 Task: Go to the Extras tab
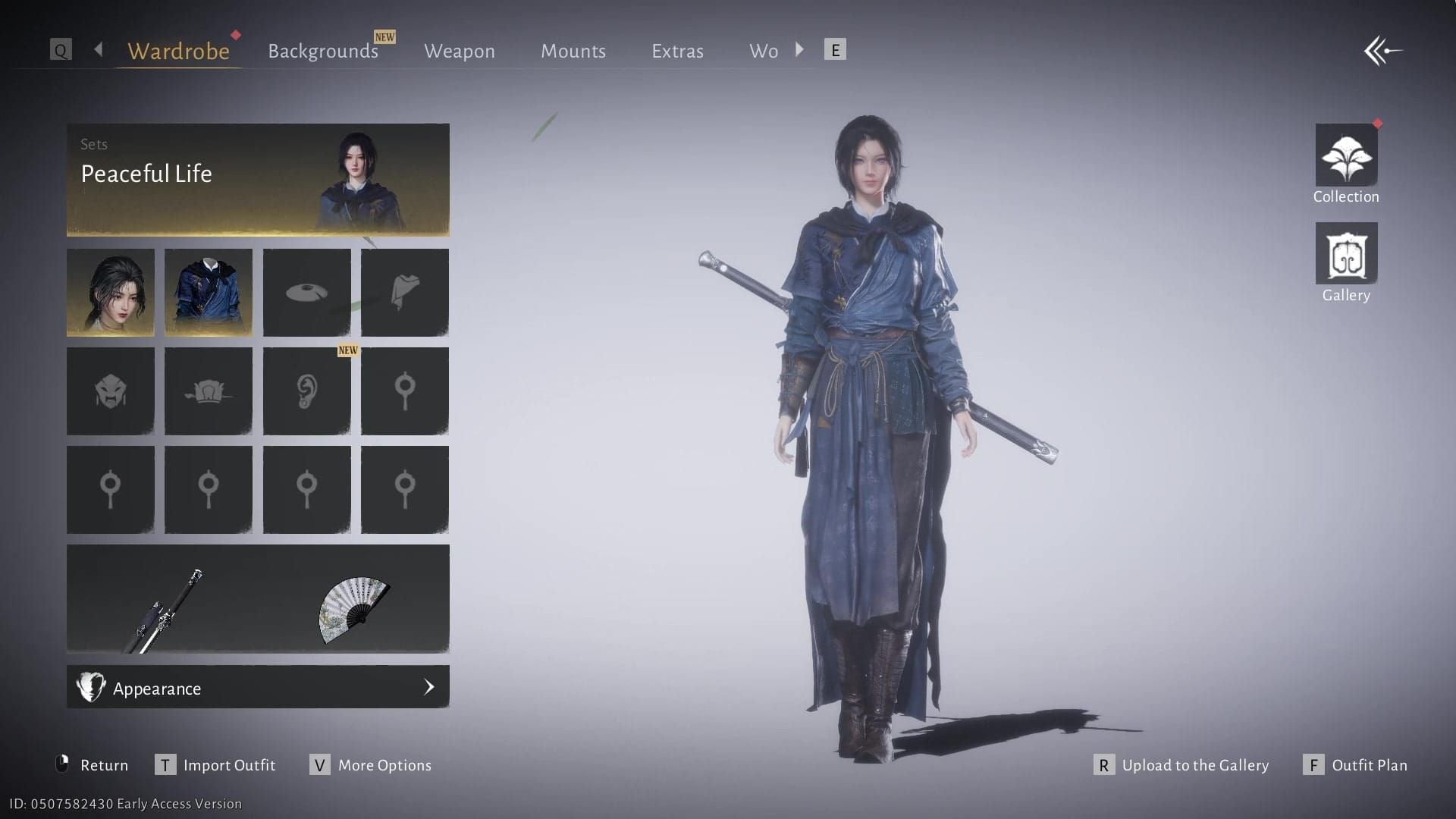677,51
